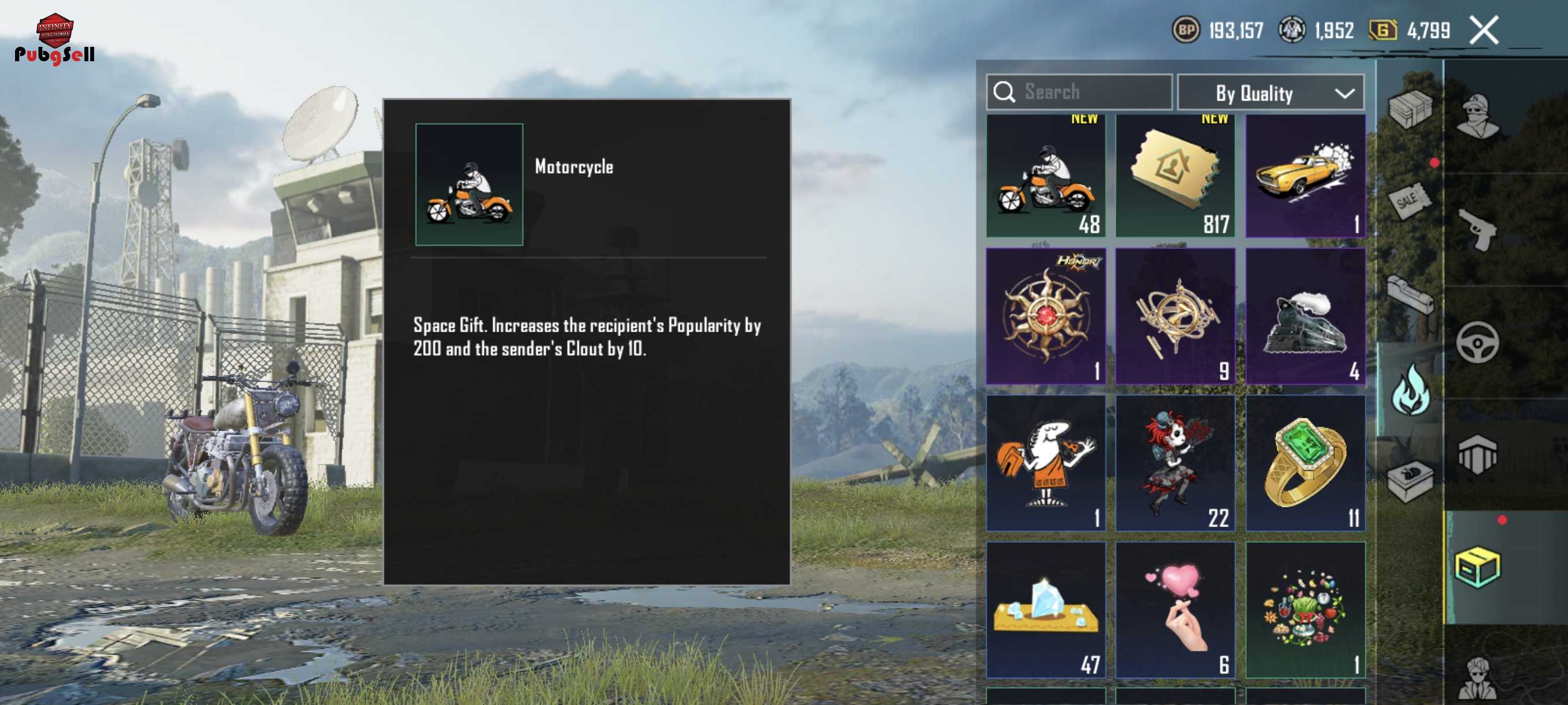Pick the fruit wreath item
Viewport: 1568px width, 705px height.
[x=1305, y=610]
